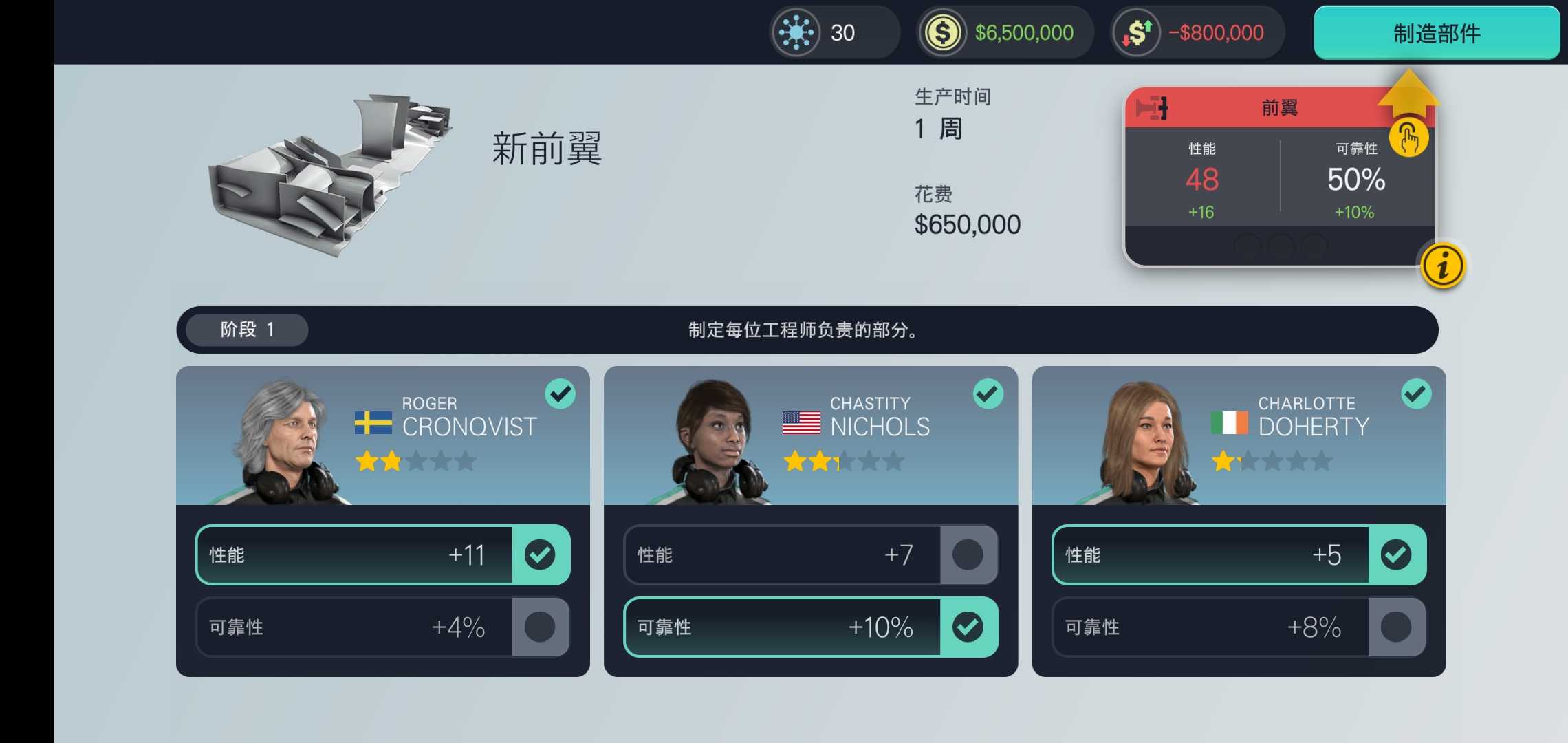
Task: Click the coin icon beside team balance
Action: (x=944, y=32)
